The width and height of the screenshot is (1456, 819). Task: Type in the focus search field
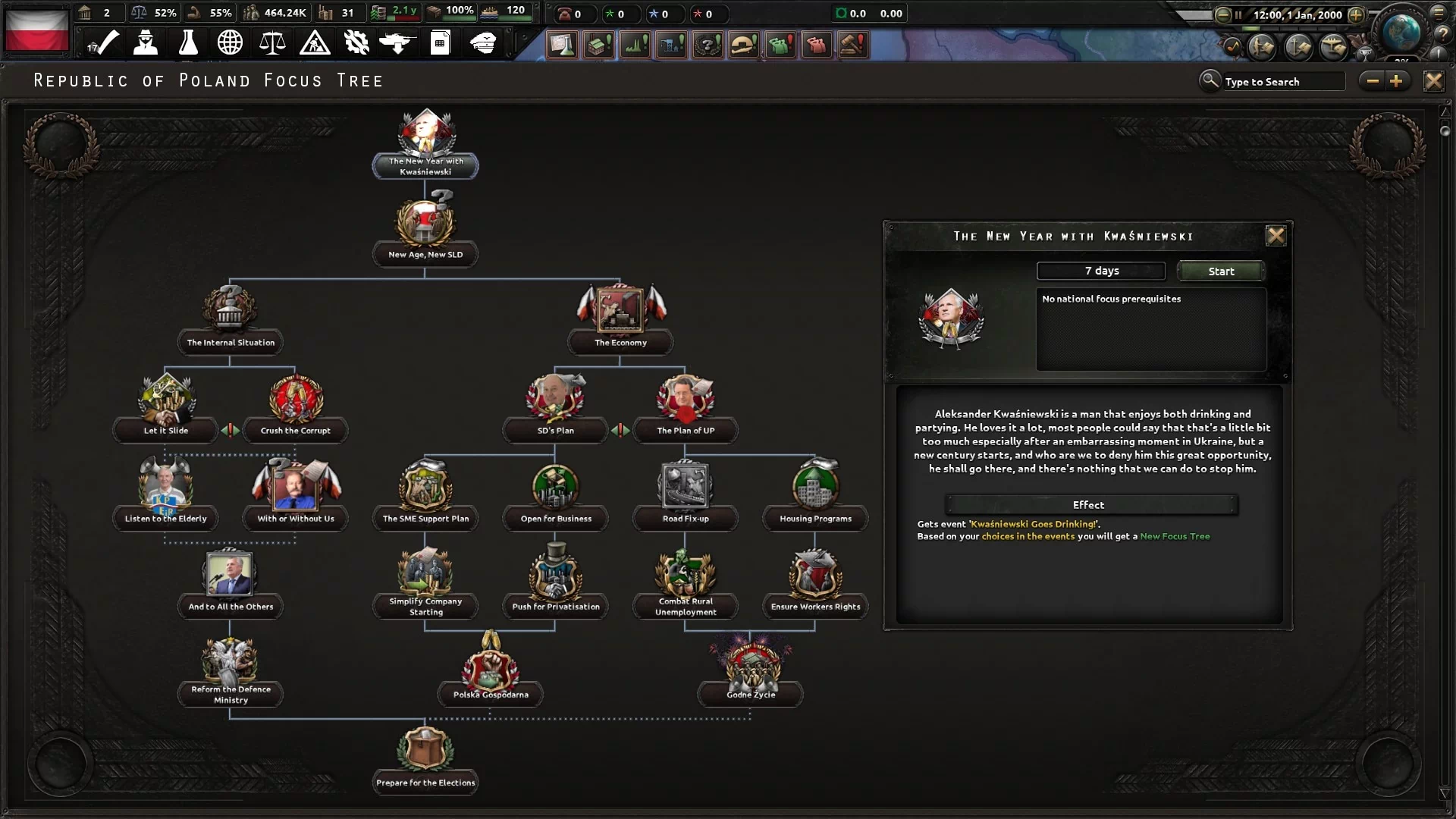click(x=1282, y=82)
